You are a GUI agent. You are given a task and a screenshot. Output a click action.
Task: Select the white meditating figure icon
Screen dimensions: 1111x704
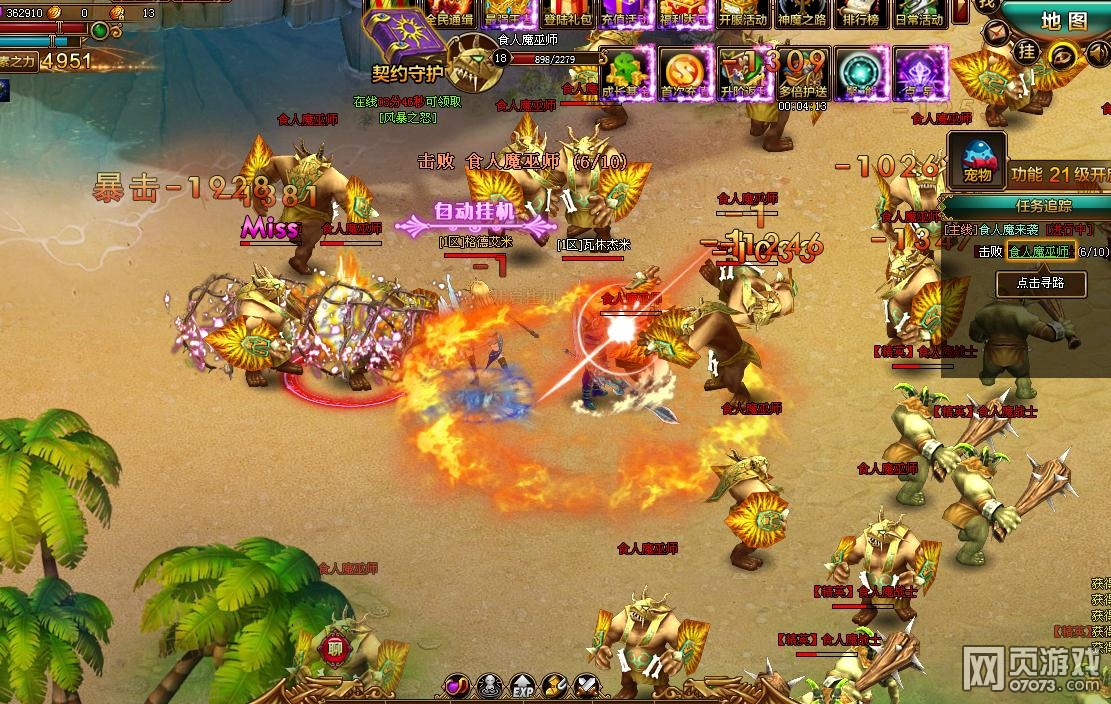pos(490,687)
